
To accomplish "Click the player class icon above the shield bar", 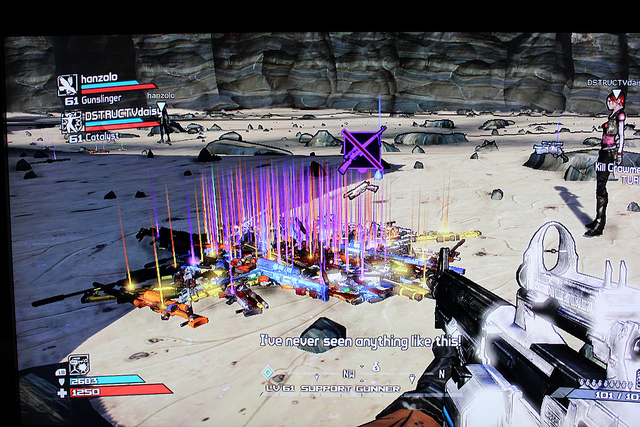I will [79, 364].
